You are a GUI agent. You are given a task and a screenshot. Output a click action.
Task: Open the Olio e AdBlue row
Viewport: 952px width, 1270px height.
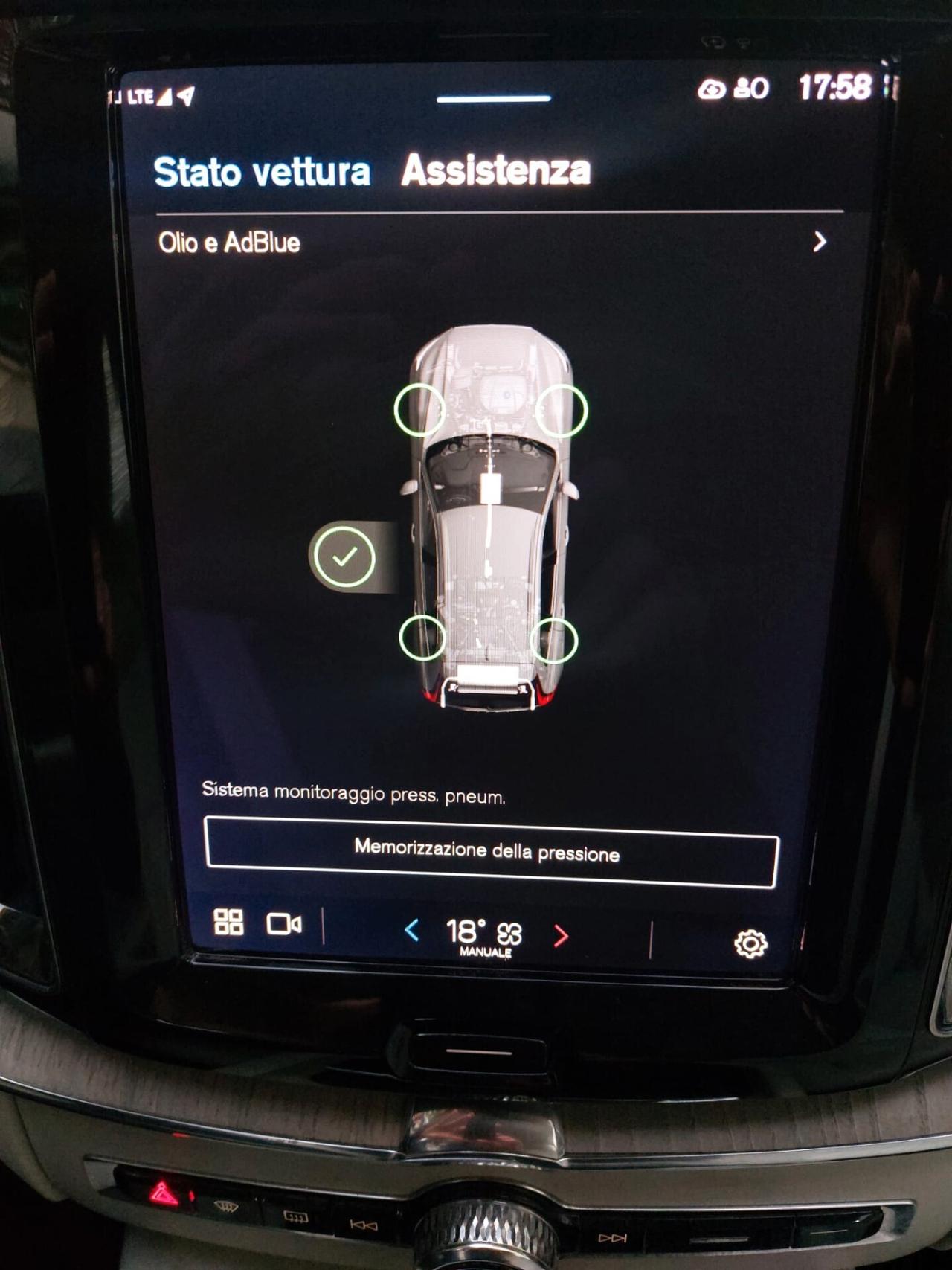(x=491, y=243)
